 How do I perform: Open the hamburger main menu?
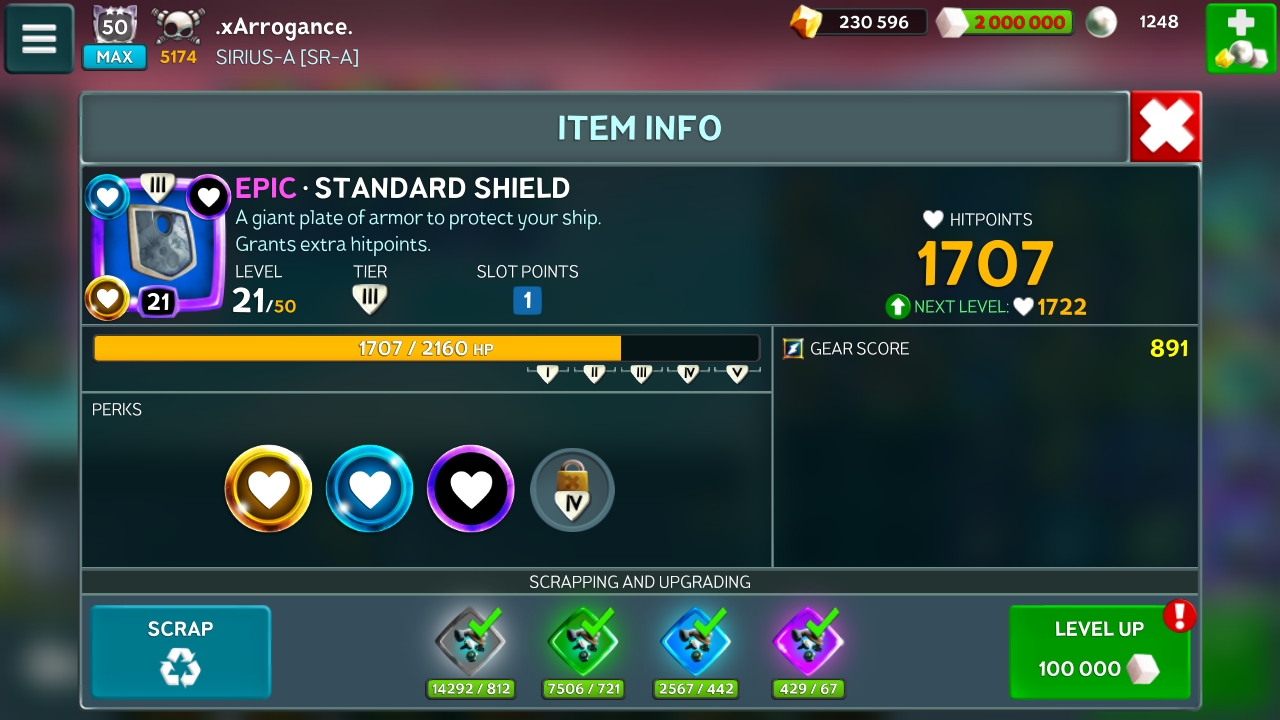[39, 38]
